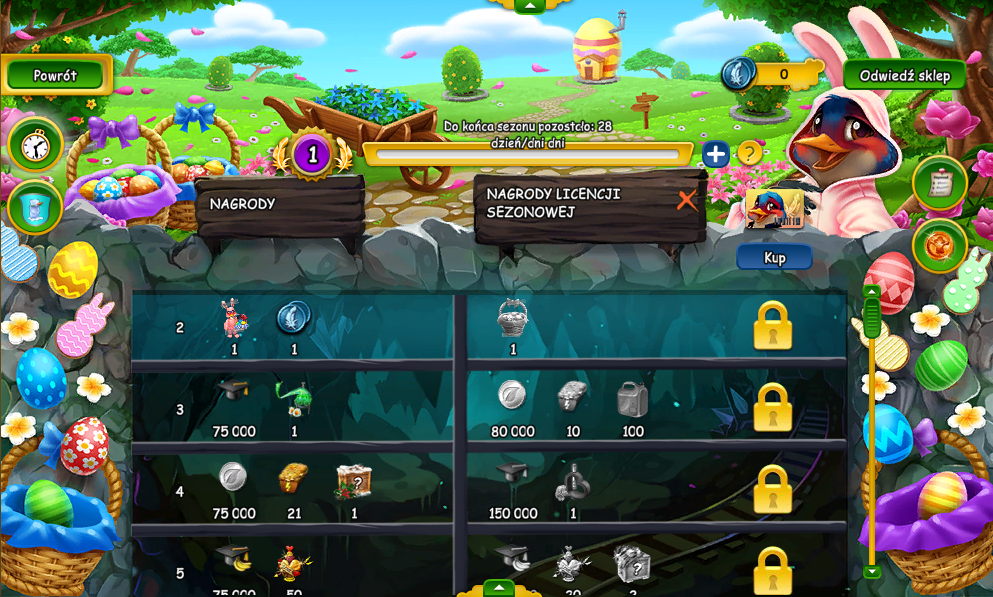Select the level 2 padlocked license reward

772,326
